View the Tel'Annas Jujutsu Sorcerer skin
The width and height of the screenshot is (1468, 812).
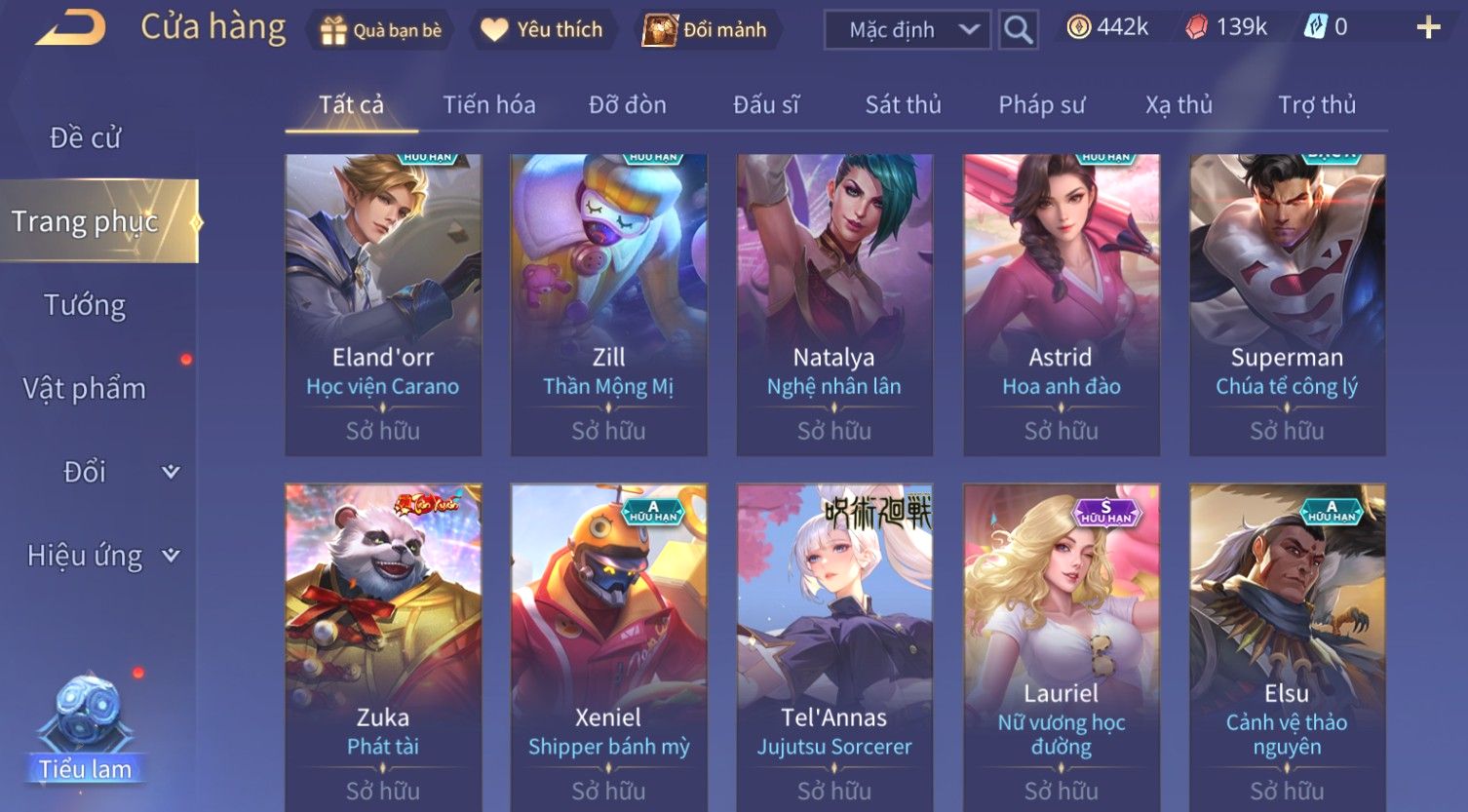pos(834,643)
